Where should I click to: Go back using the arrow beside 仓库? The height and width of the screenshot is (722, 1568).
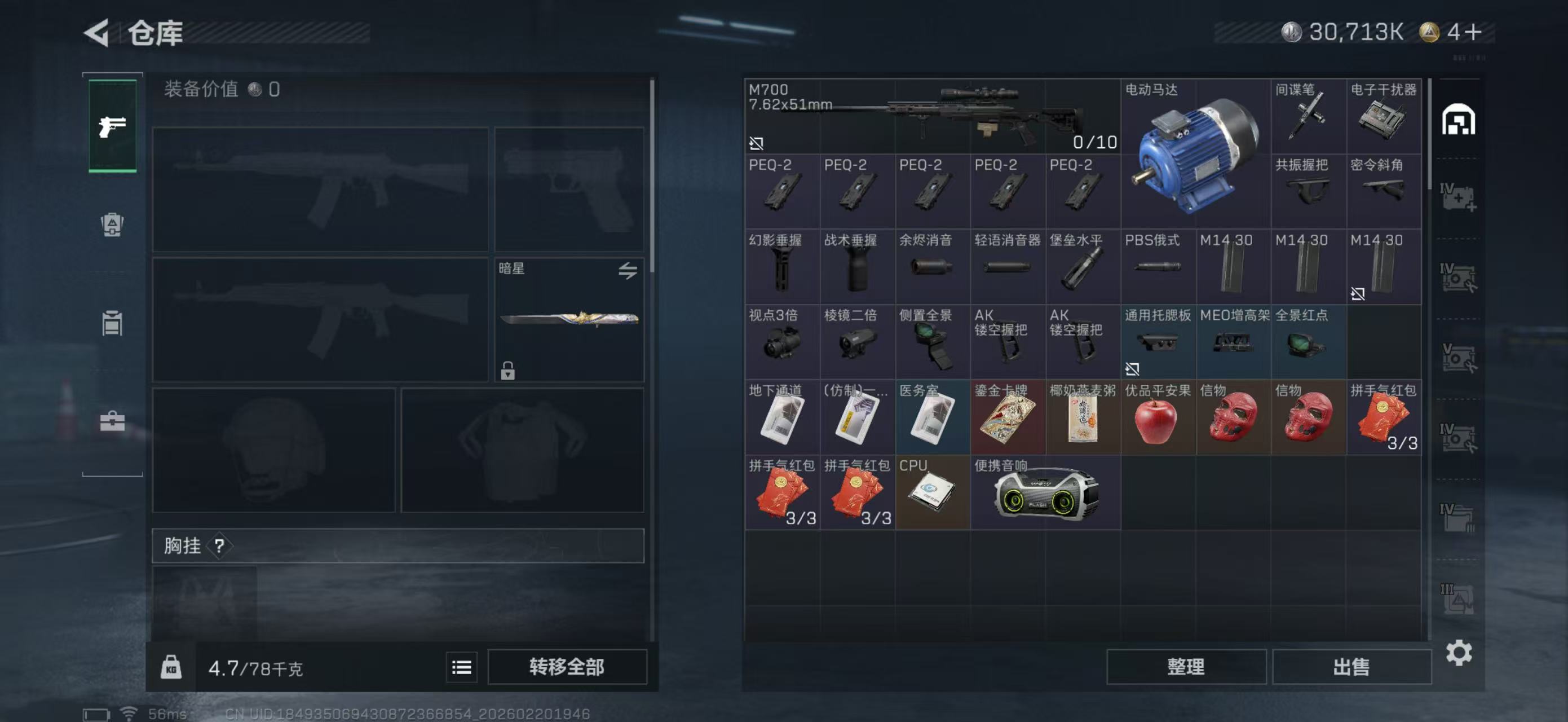tap(98, 32)
